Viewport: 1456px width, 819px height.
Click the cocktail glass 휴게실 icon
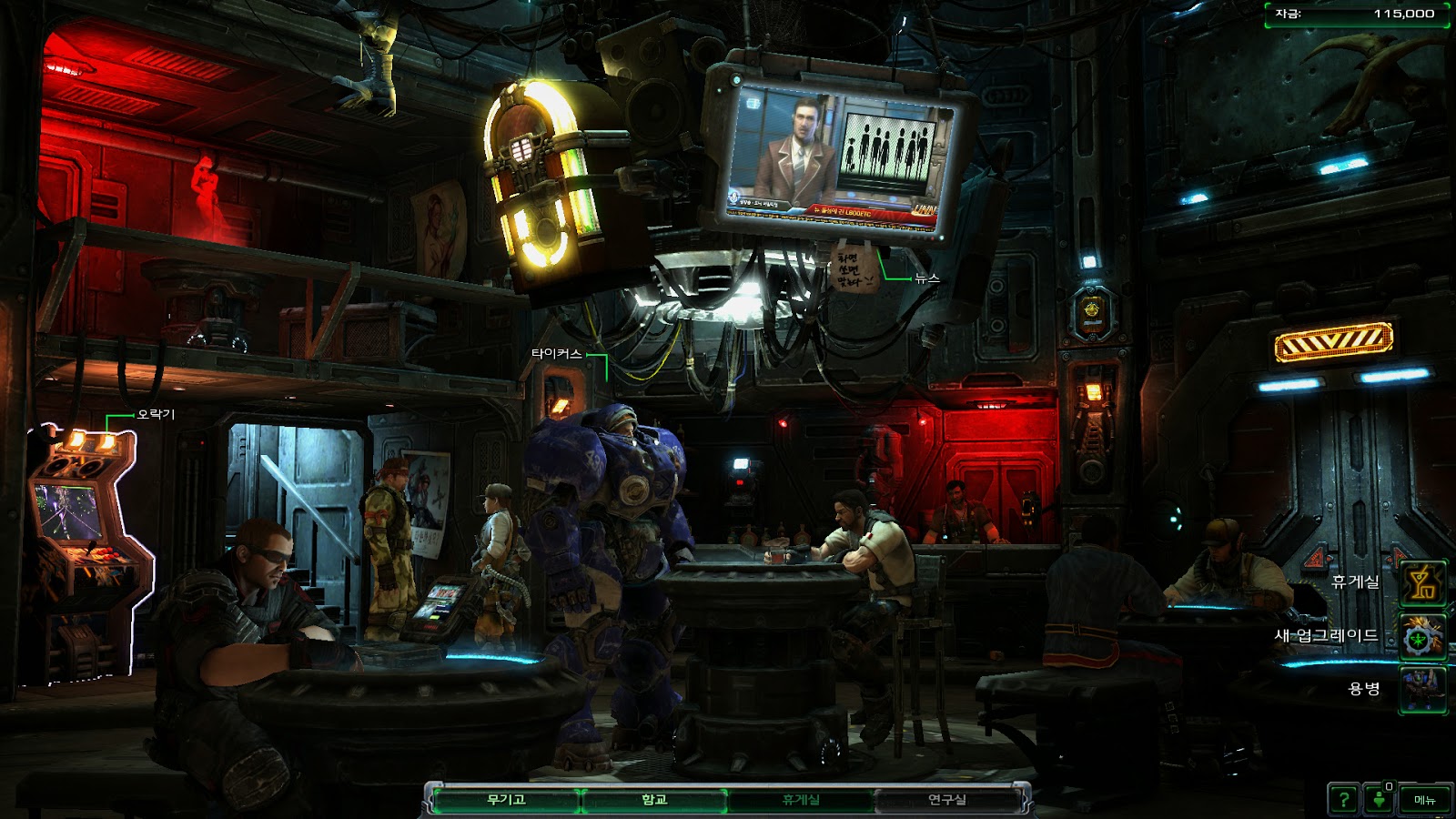pyautogui.click(x=1422, y=583)
